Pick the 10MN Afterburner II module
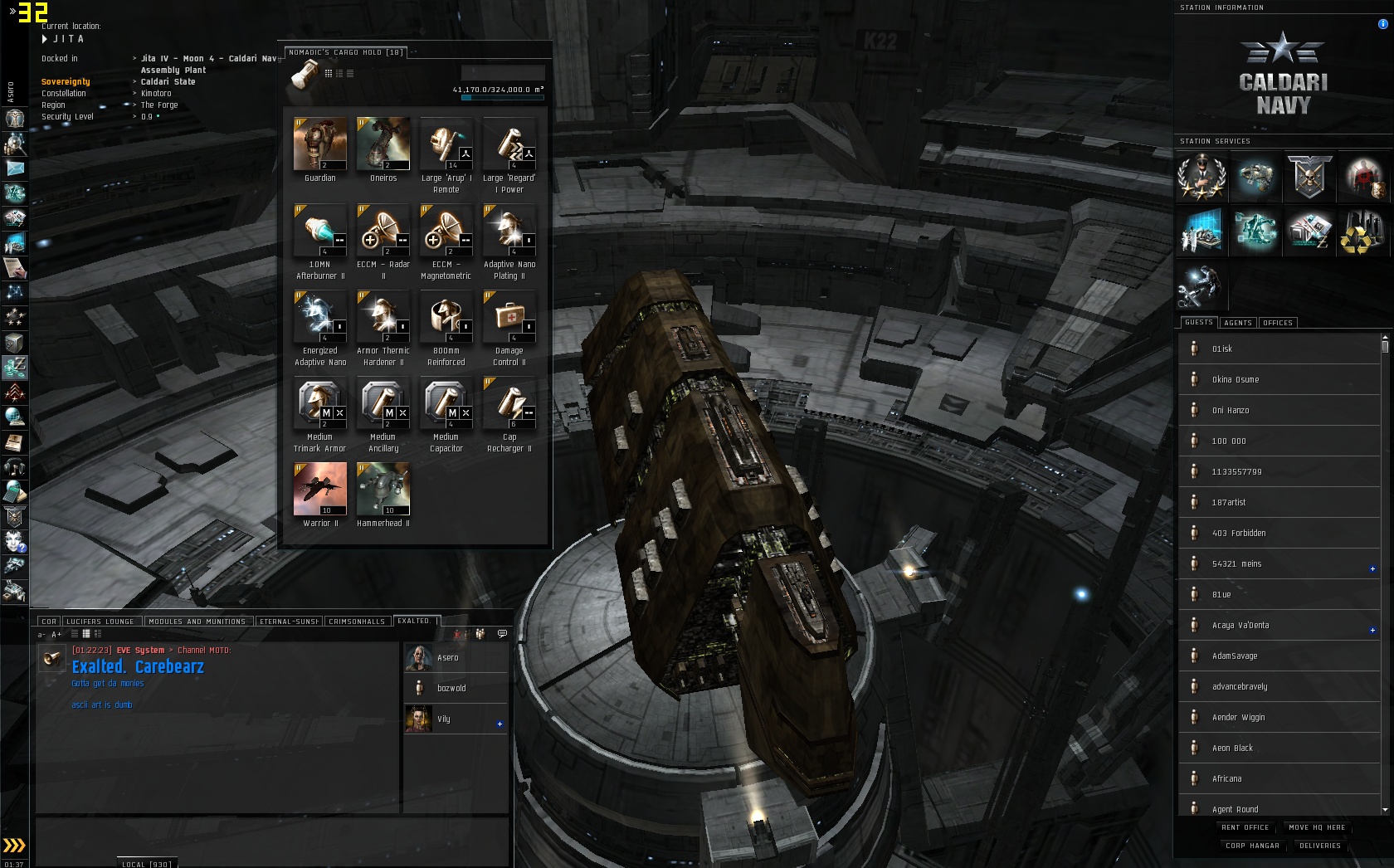Screen dimensions: 1394x868 click(x=319, y=231)
